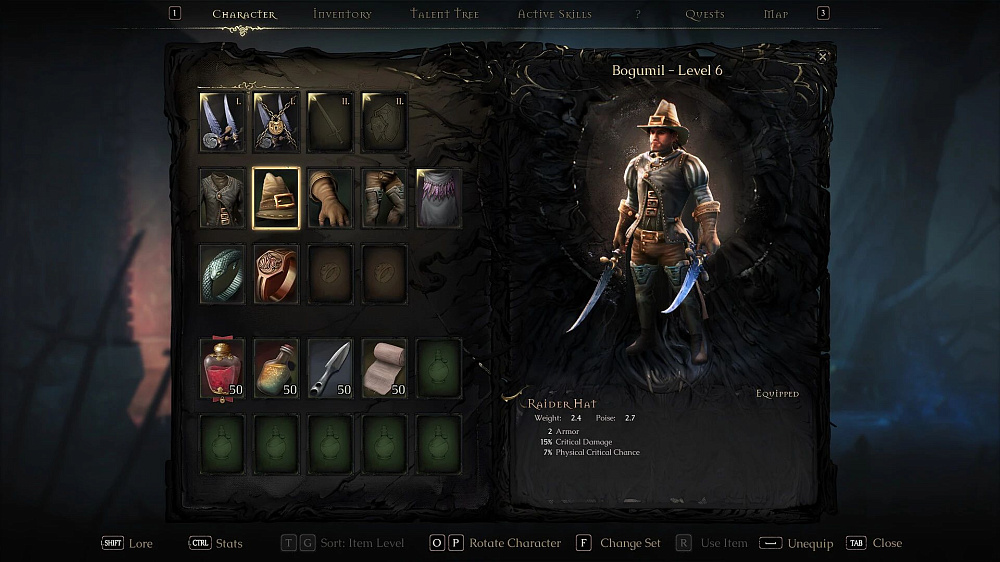Select the leather jacket armor slot

point(222,198)
